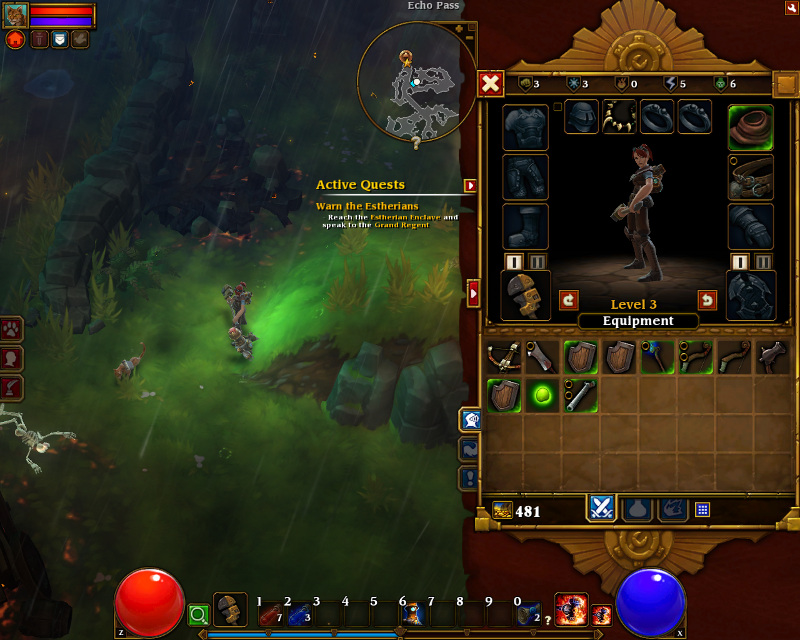Collapse the Active Quests tracker arrow
This screenshot has height=640, width=800.
470,185
